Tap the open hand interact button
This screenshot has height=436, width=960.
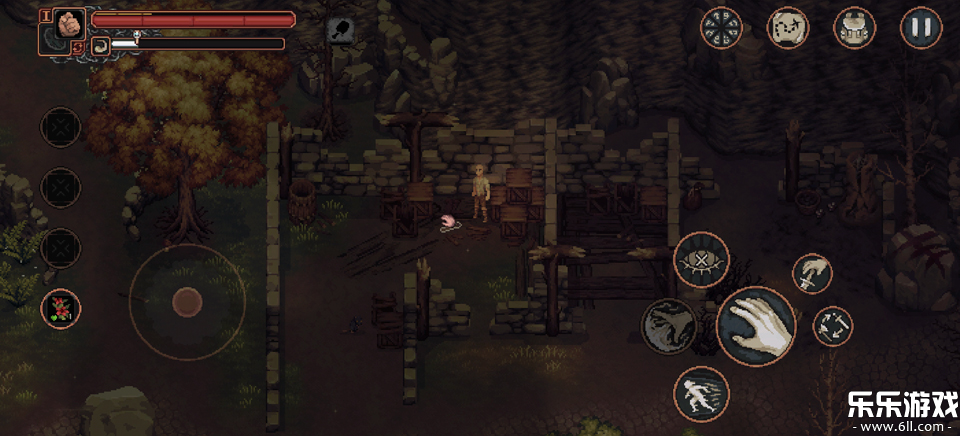[x=756, y=326]
